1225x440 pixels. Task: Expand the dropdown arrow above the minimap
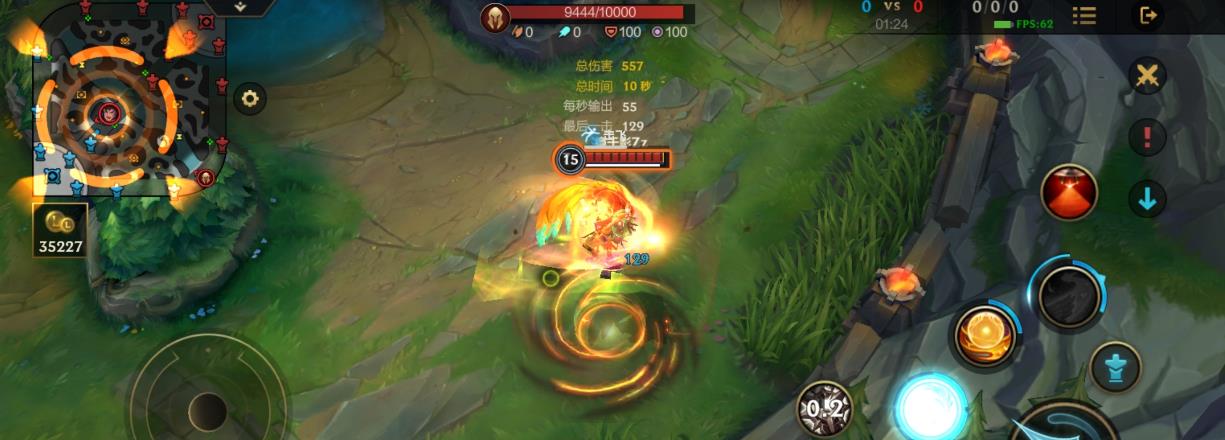coord(240,6)
